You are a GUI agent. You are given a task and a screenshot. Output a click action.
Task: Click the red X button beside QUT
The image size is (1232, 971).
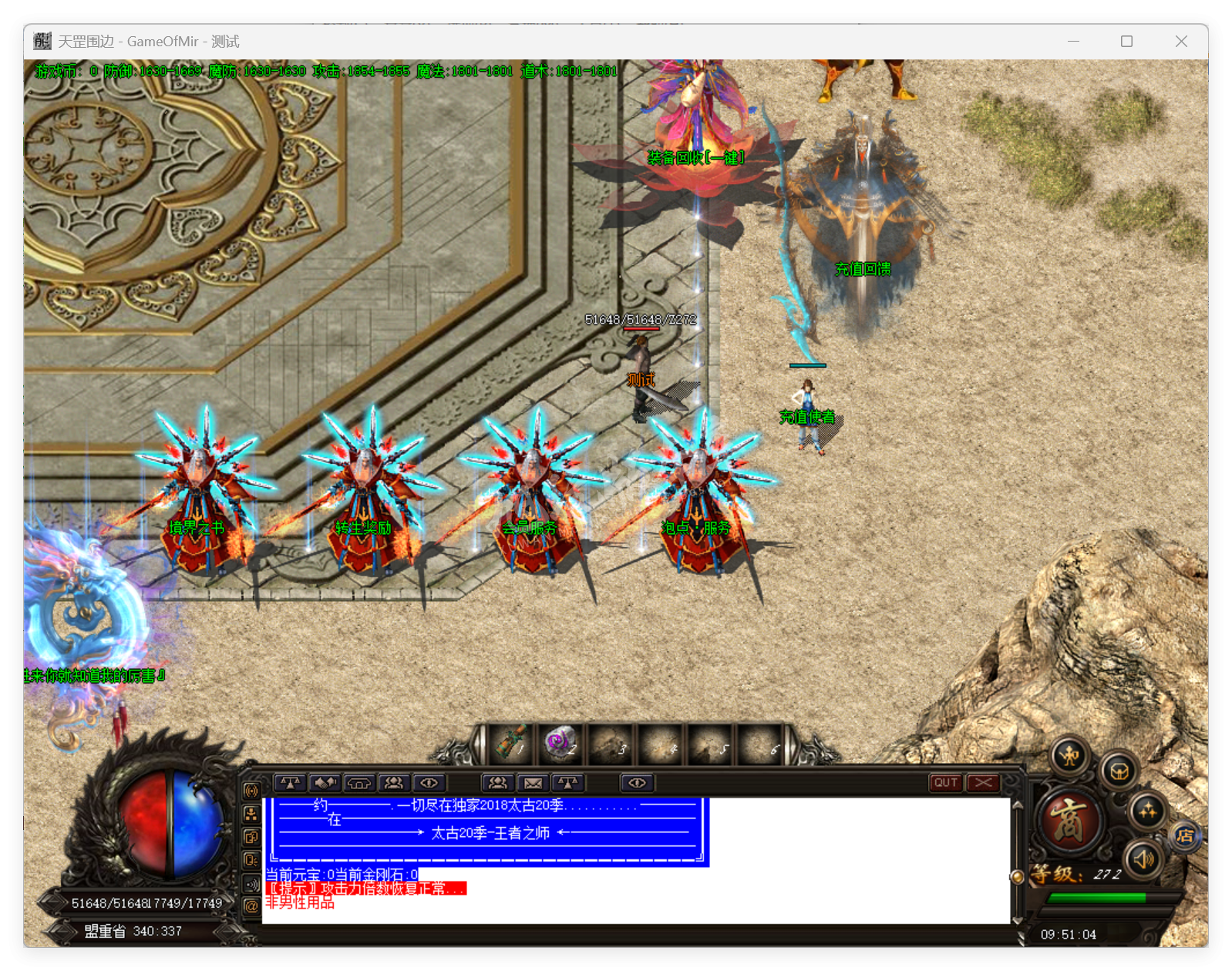(983, 783)
